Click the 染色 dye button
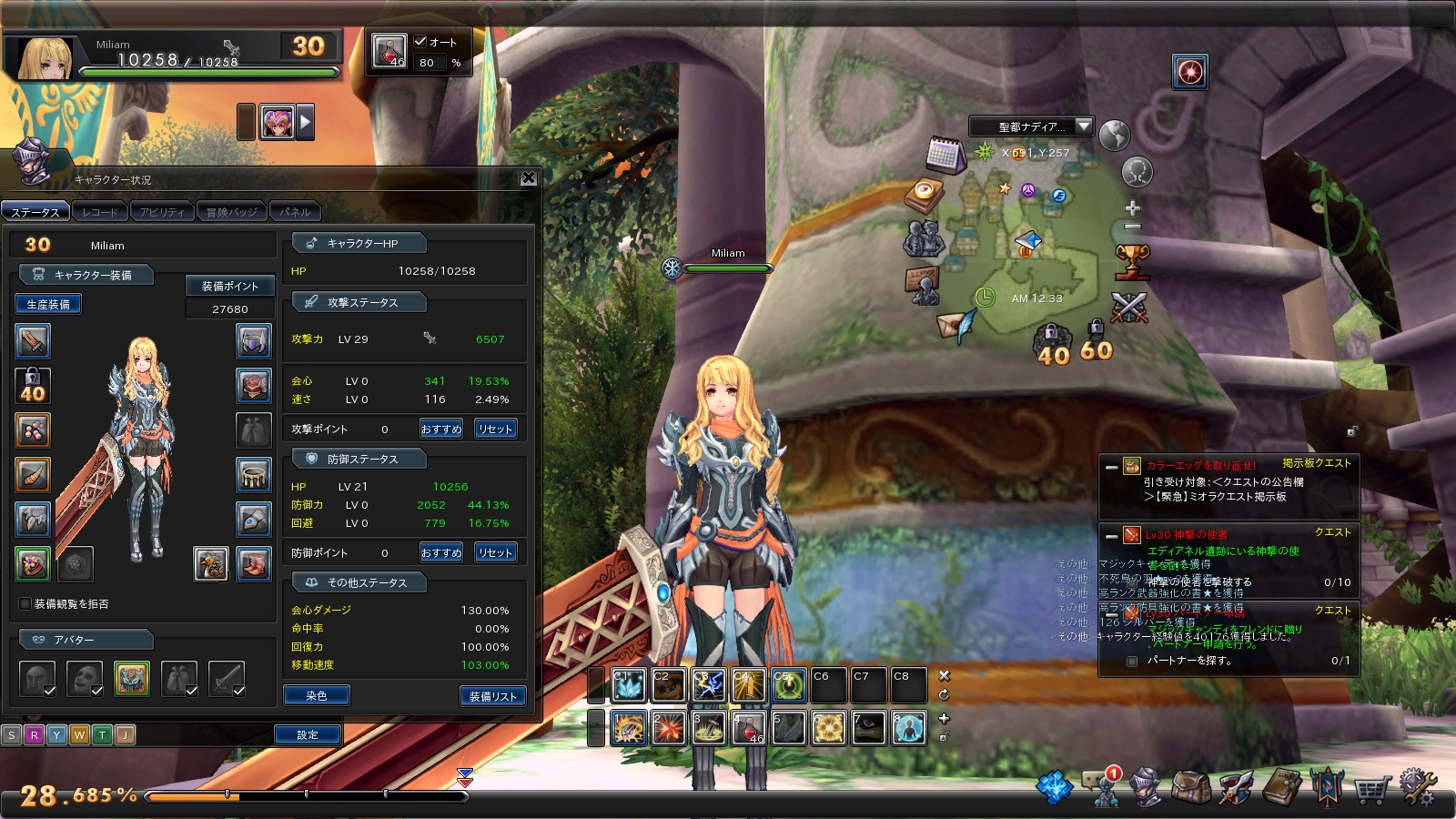1456x819 pixels. click(x=316, y=695)
